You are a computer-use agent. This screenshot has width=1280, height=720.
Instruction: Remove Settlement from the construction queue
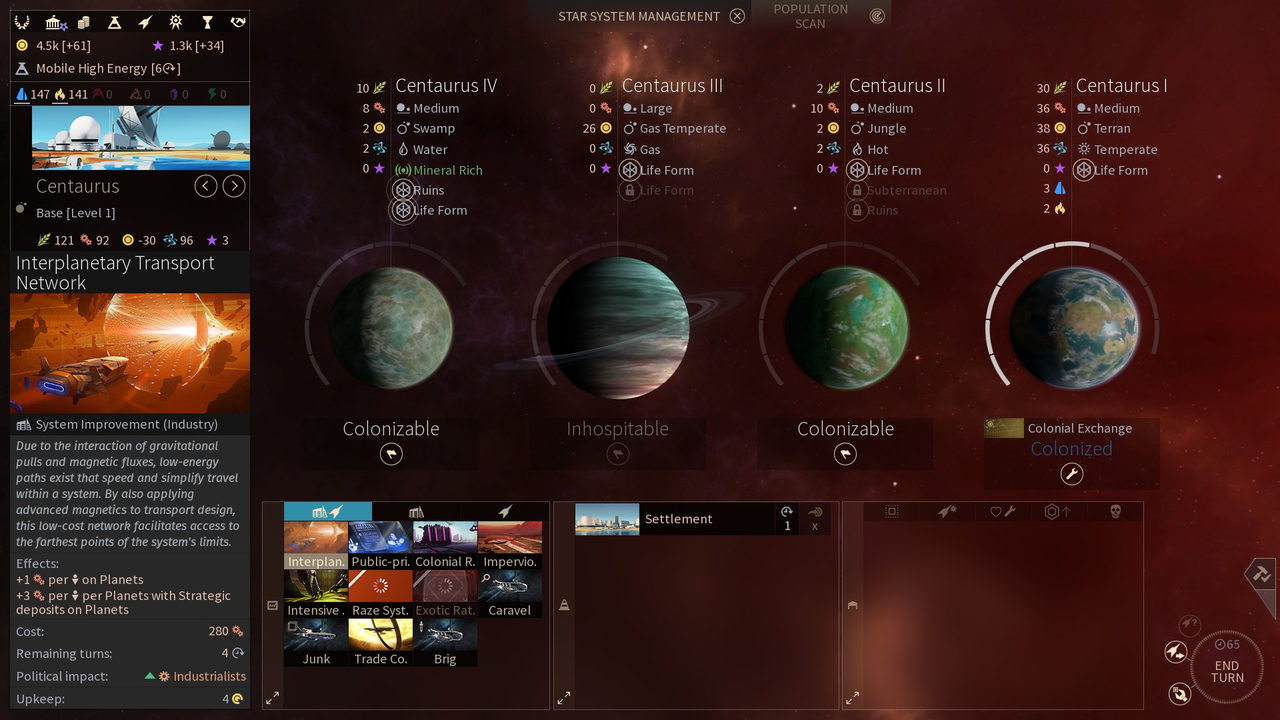(815, 526)
